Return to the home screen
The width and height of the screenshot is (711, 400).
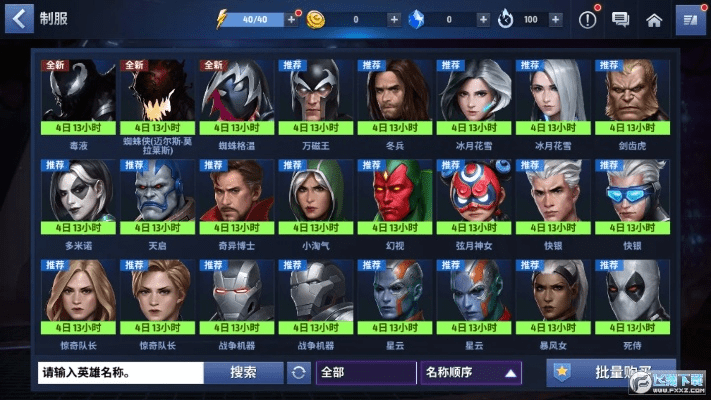[x=654, y=19]
